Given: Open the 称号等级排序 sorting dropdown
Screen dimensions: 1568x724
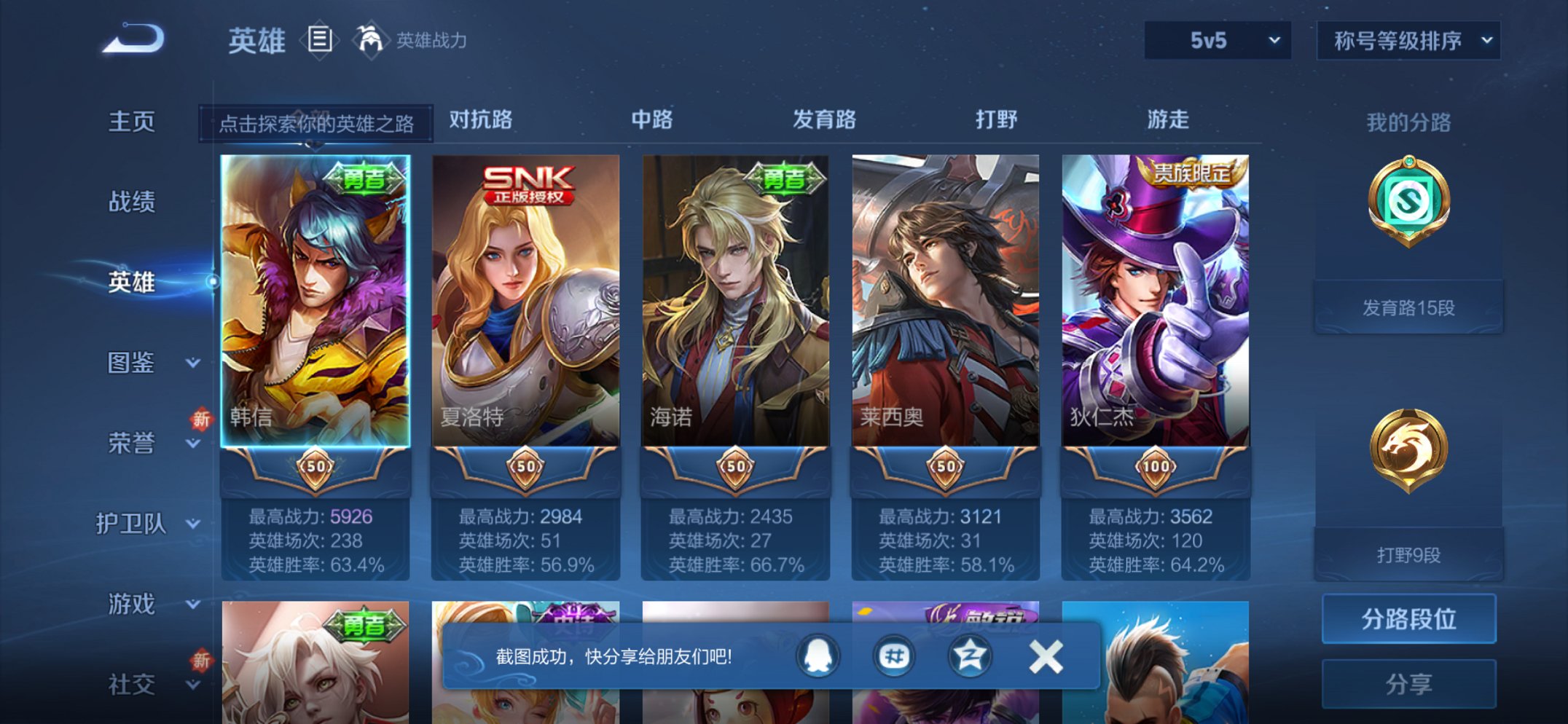Looking at the screenshot, I should [1408, 42].
